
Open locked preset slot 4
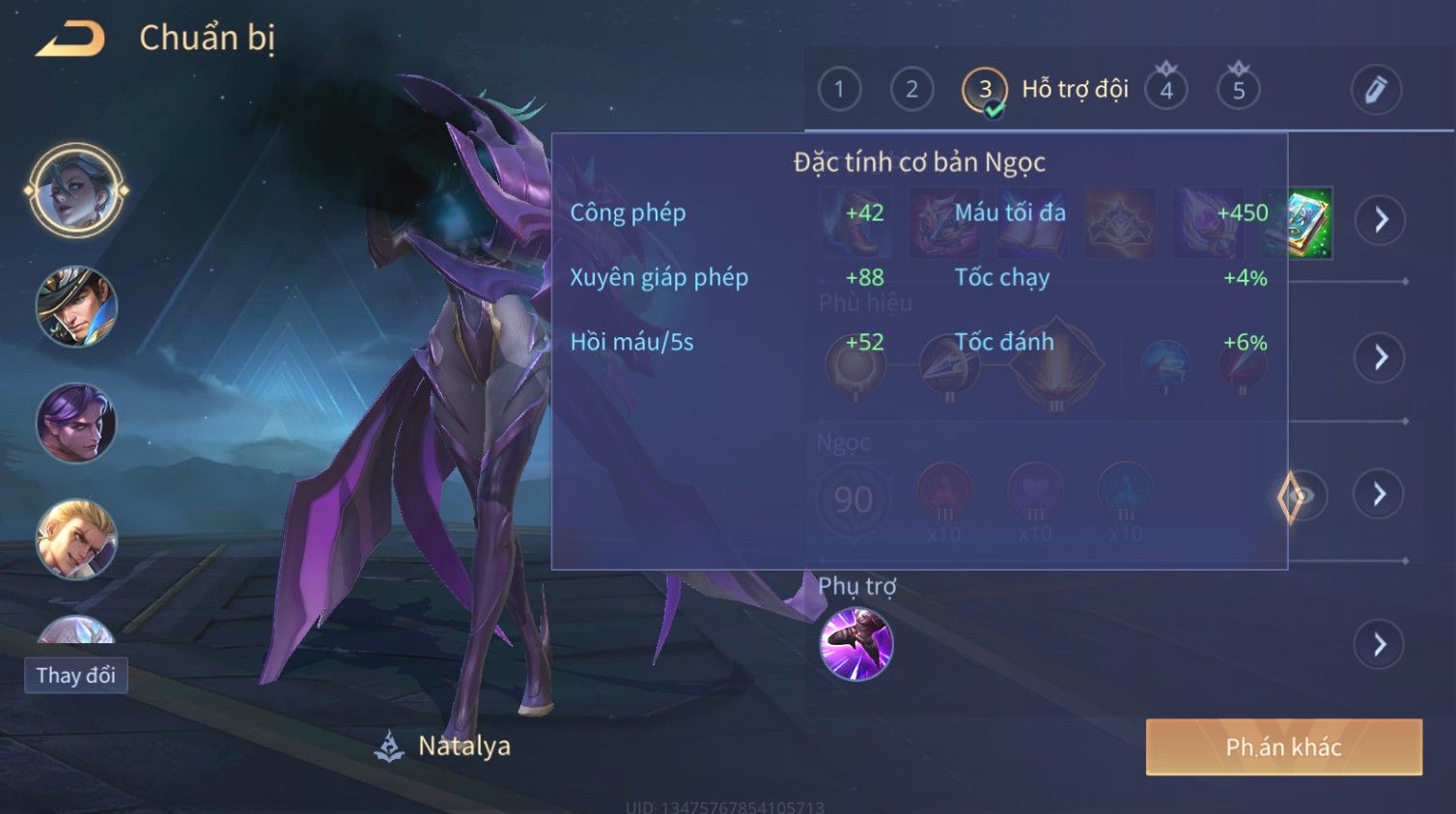(1166, 90)
